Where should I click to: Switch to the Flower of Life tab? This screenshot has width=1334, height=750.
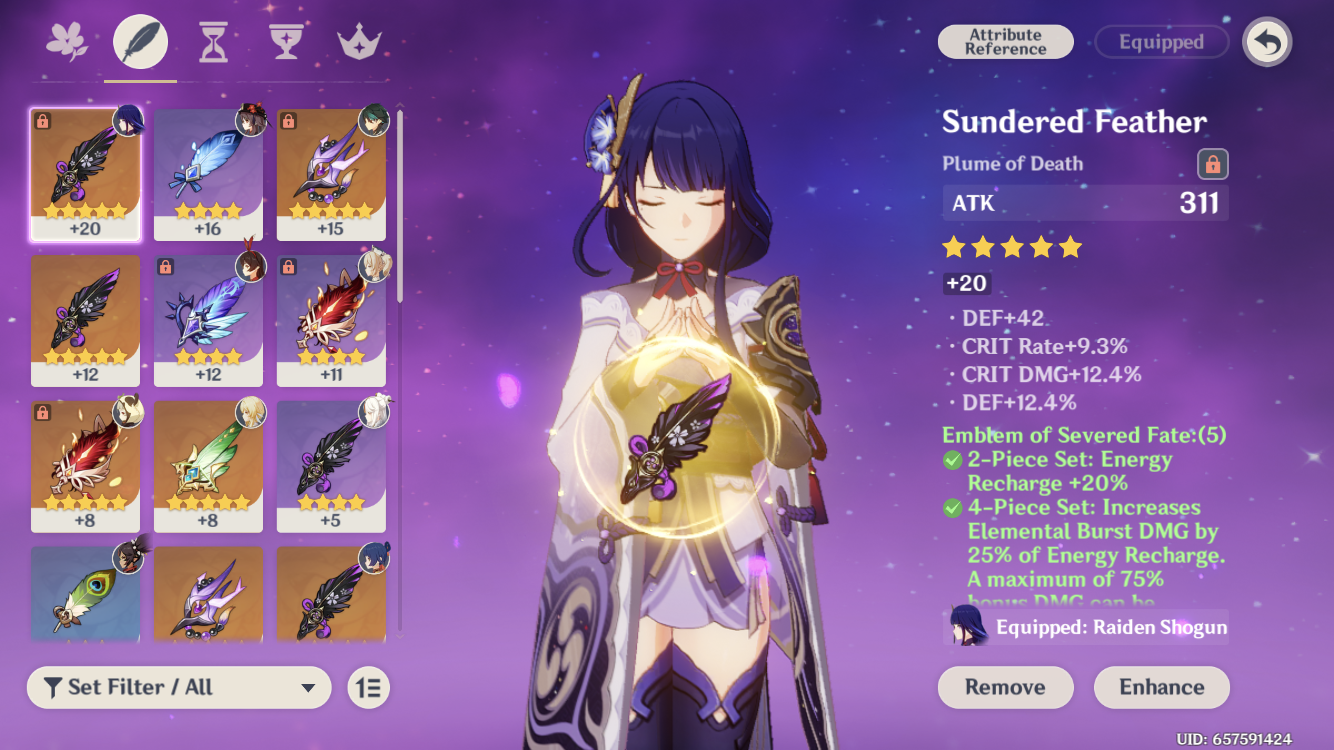click(67, 42)
